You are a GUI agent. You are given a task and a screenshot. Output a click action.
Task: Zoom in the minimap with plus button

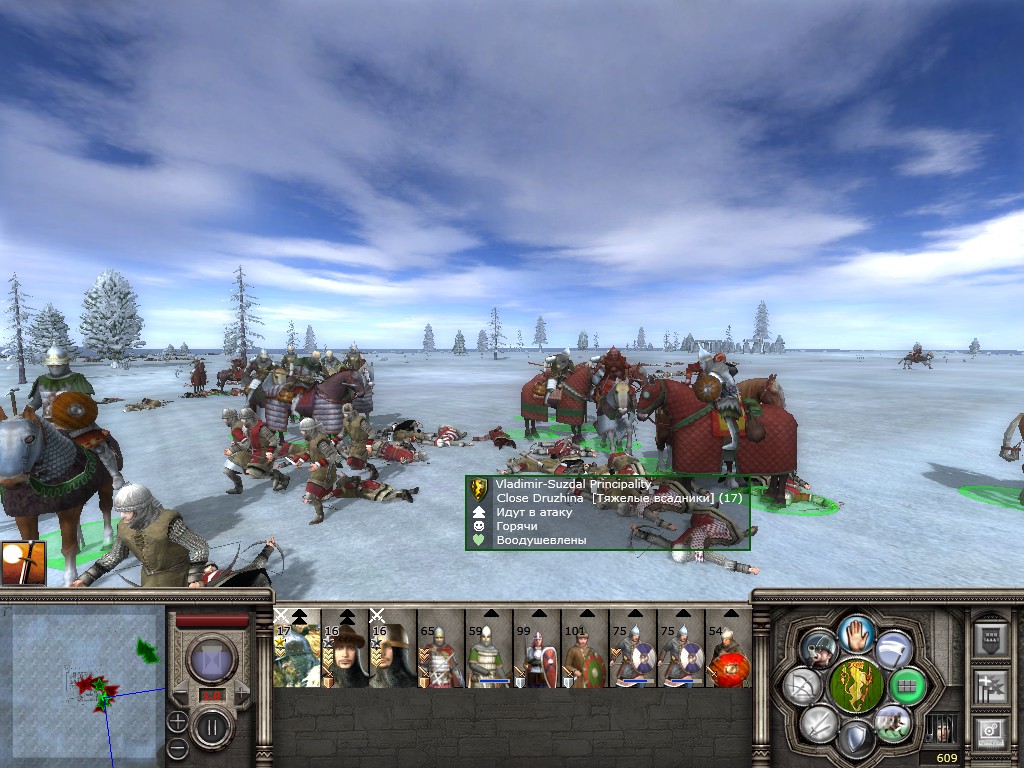[x=177, y=720]
